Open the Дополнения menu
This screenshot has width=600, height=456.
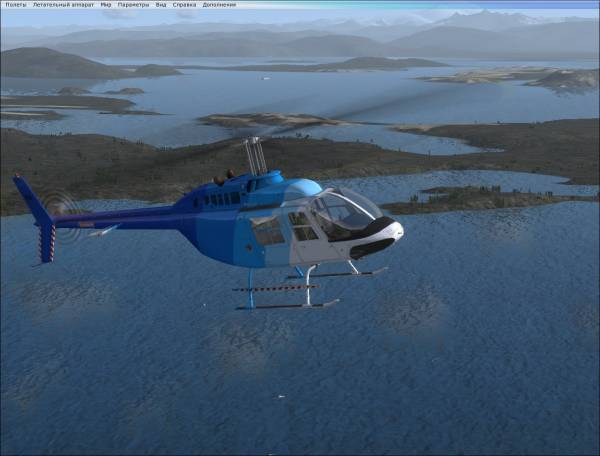[219, 5]
